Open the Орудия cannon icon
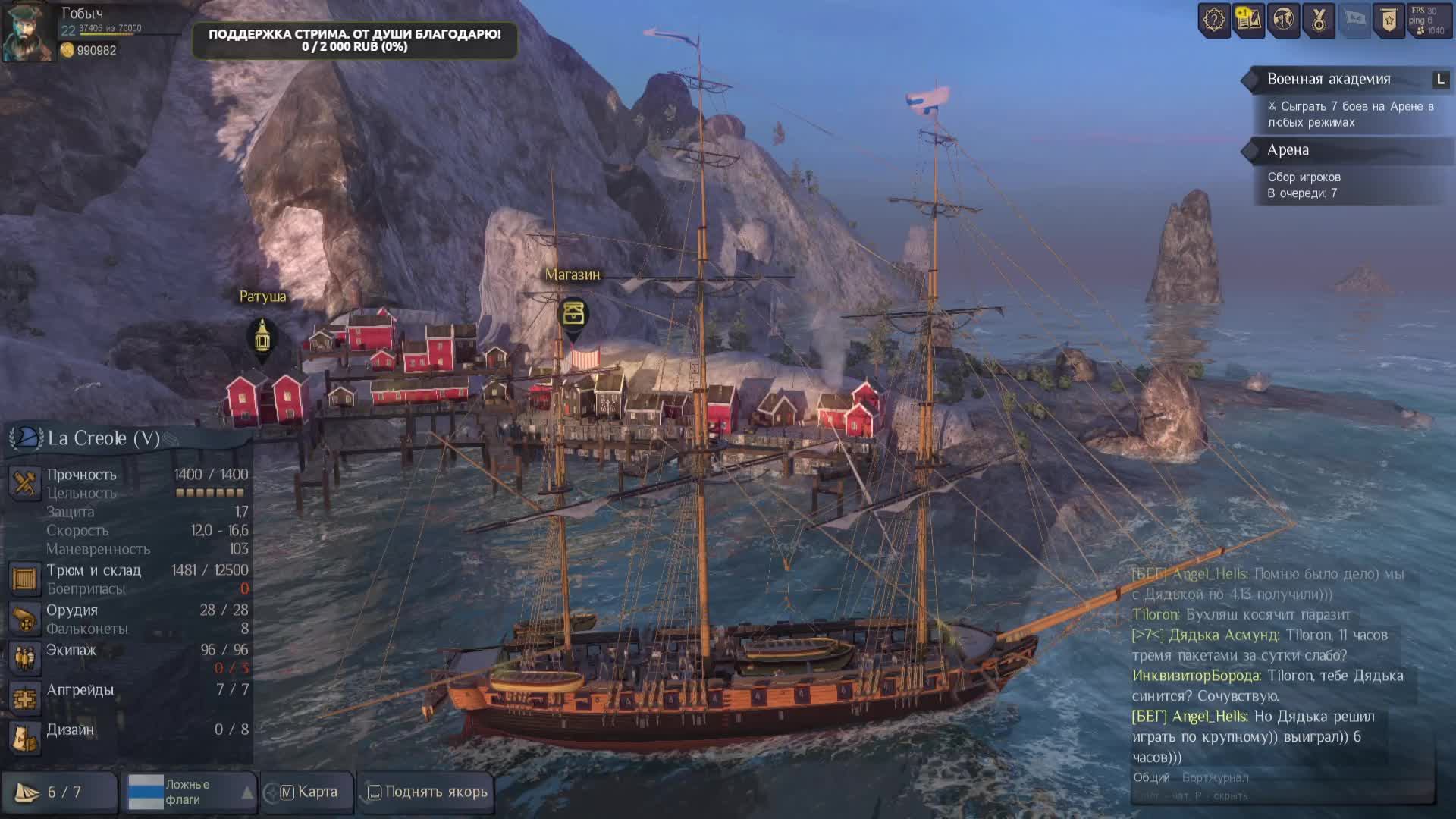This screenshot has height=819, width=1456. click(x=25, y=619)
